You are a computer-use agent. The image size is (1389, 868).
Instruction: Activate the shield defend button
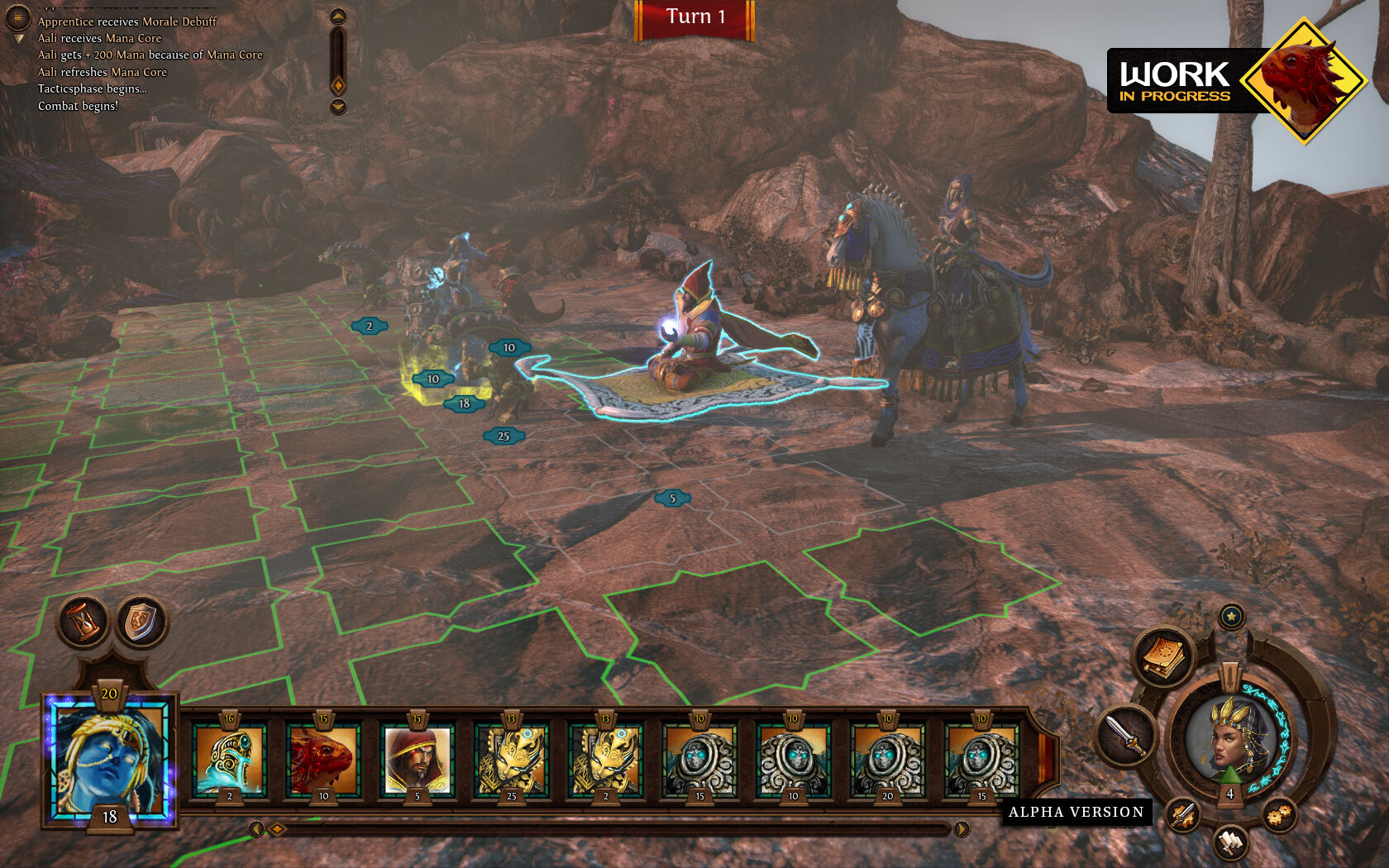[141, 622]
